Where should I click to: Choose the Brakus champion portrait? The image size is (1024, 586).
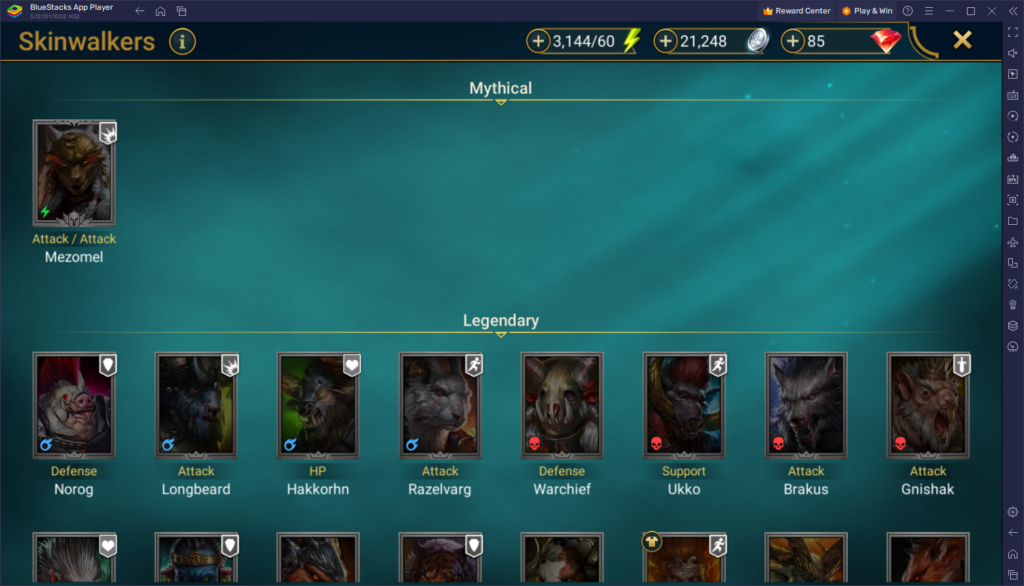(806, 405)
